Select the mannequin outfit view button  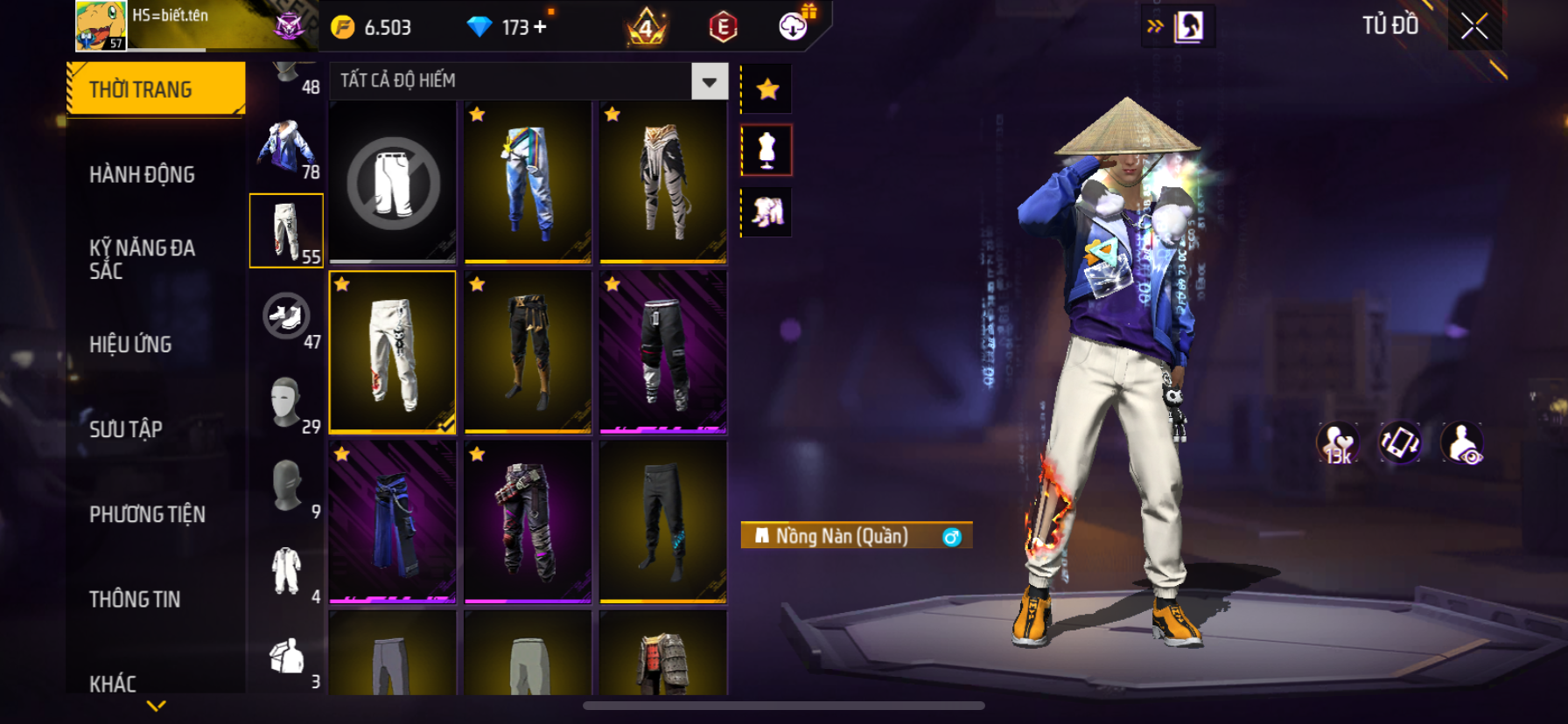point(767,150)
